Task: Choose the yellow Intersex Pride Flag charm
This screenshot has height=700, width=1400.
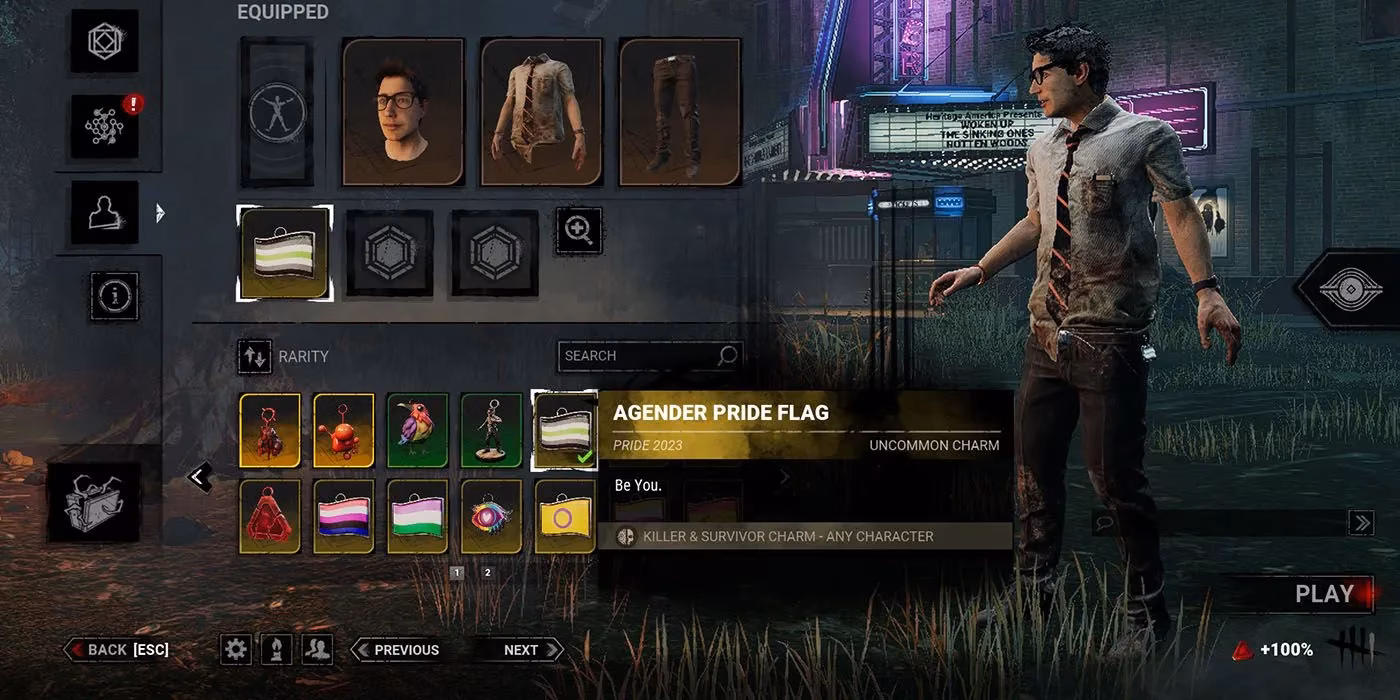Action: (x=565, y=516)
